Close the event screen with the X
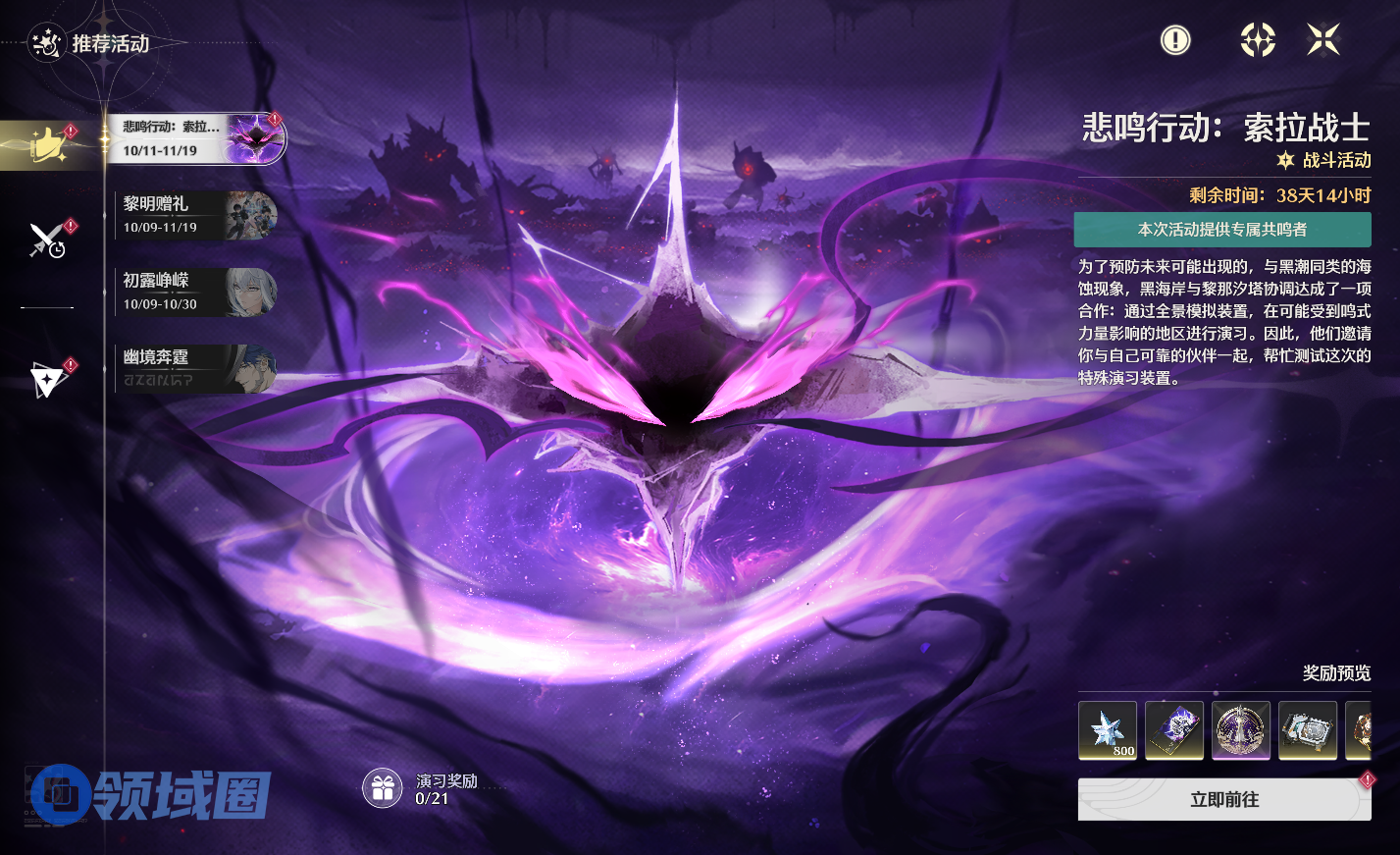 (x=1322, y=40)
